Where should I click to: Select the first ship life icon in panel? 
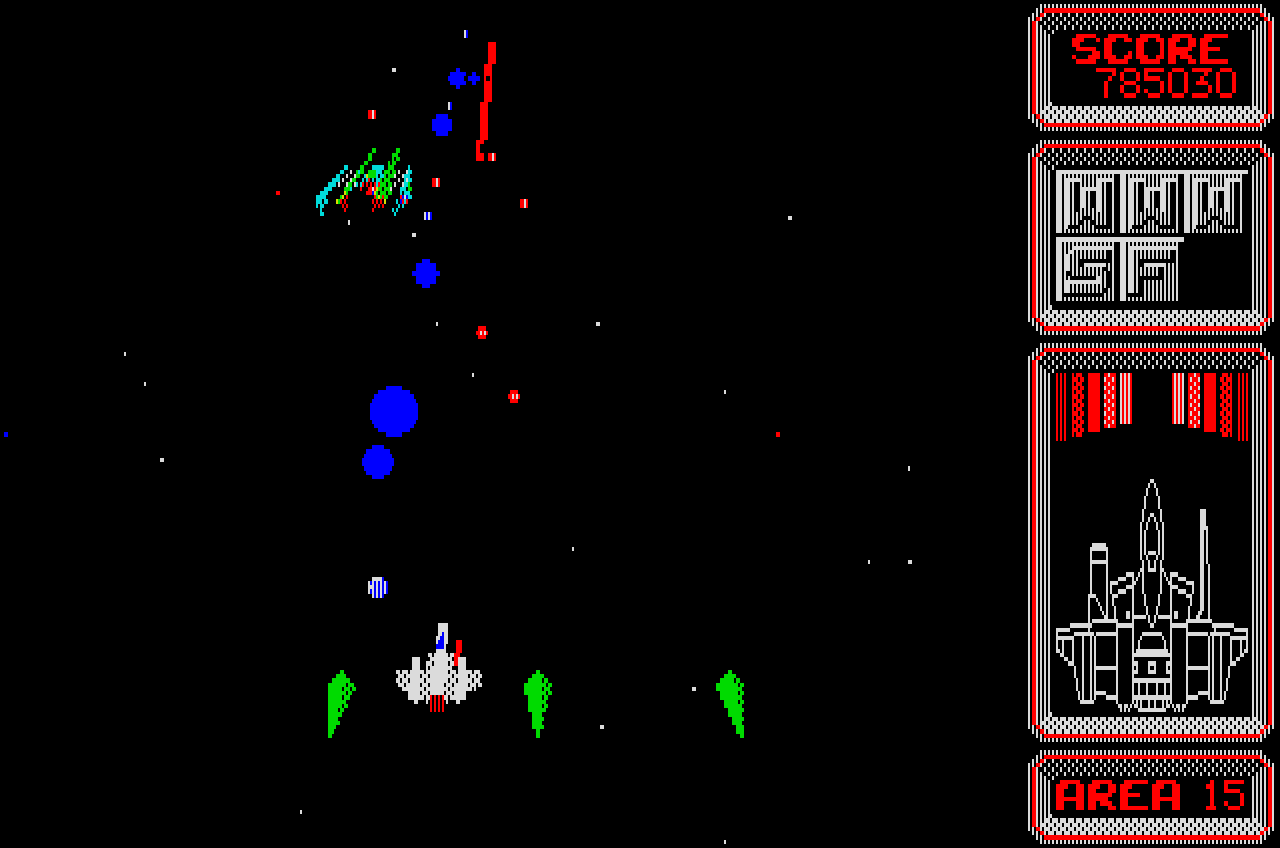pos(1089,203)
